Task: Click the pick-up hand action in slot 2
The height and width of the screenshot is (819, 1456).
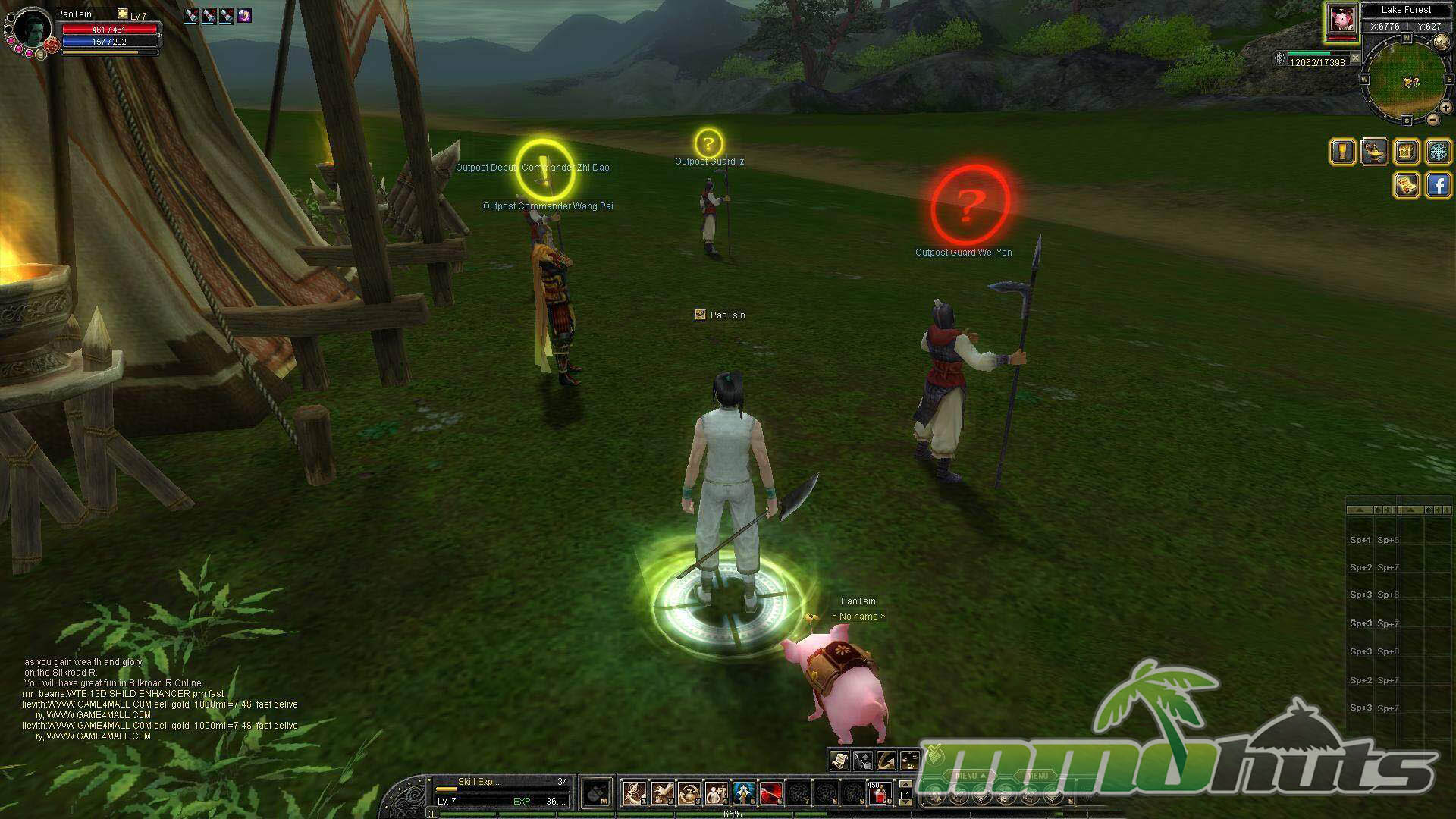Action: [x=662, y=793]
